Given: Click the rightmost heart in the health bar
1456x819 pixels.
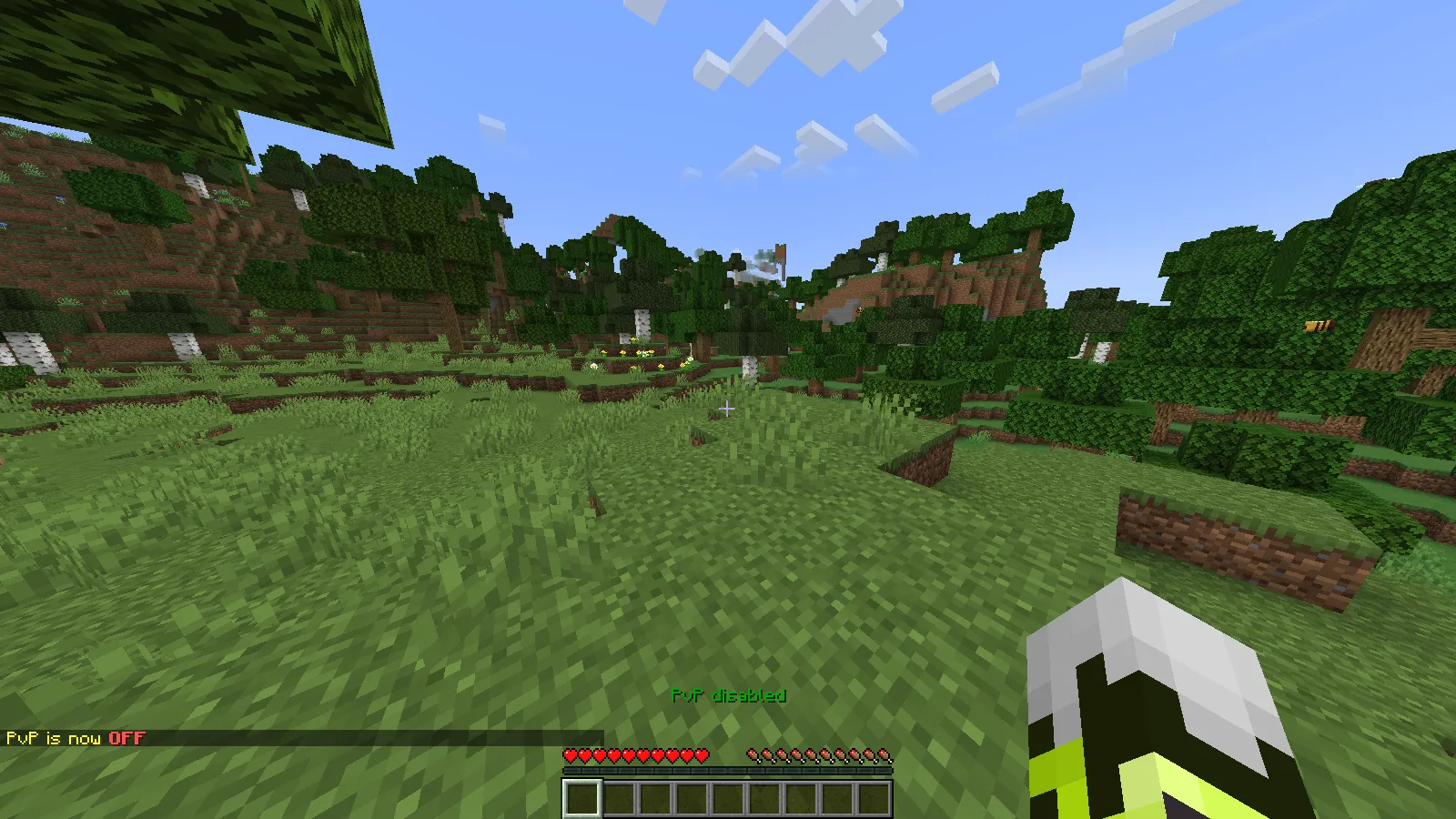Looking at the screenshot, I should click(x=703, y=755).
